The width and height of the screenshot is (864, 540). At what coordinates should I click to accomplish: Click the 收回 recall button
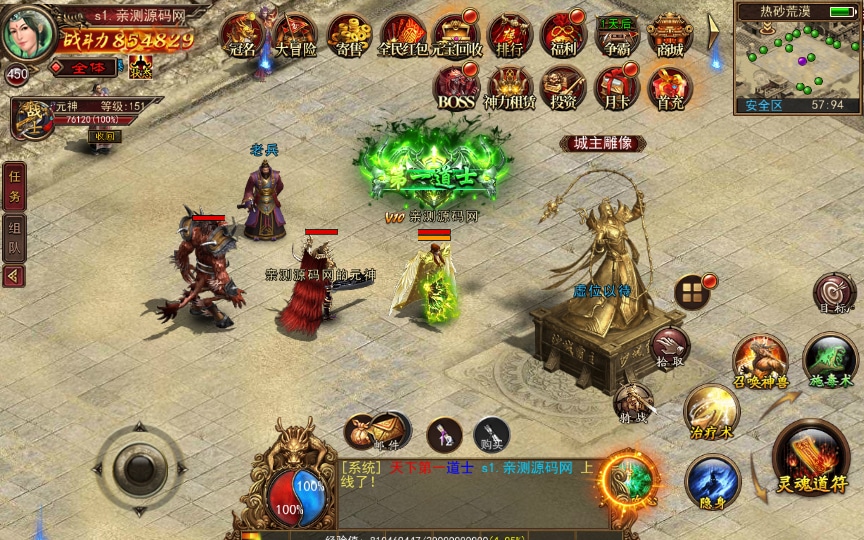click(107, 136)
